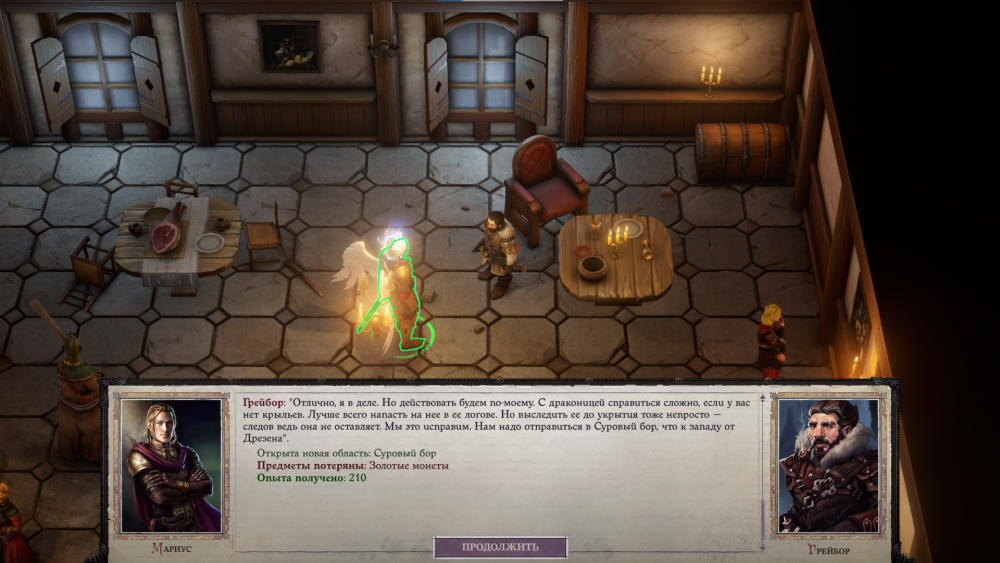Select Грейбор portrait in dialogue panel

(827, 465)
